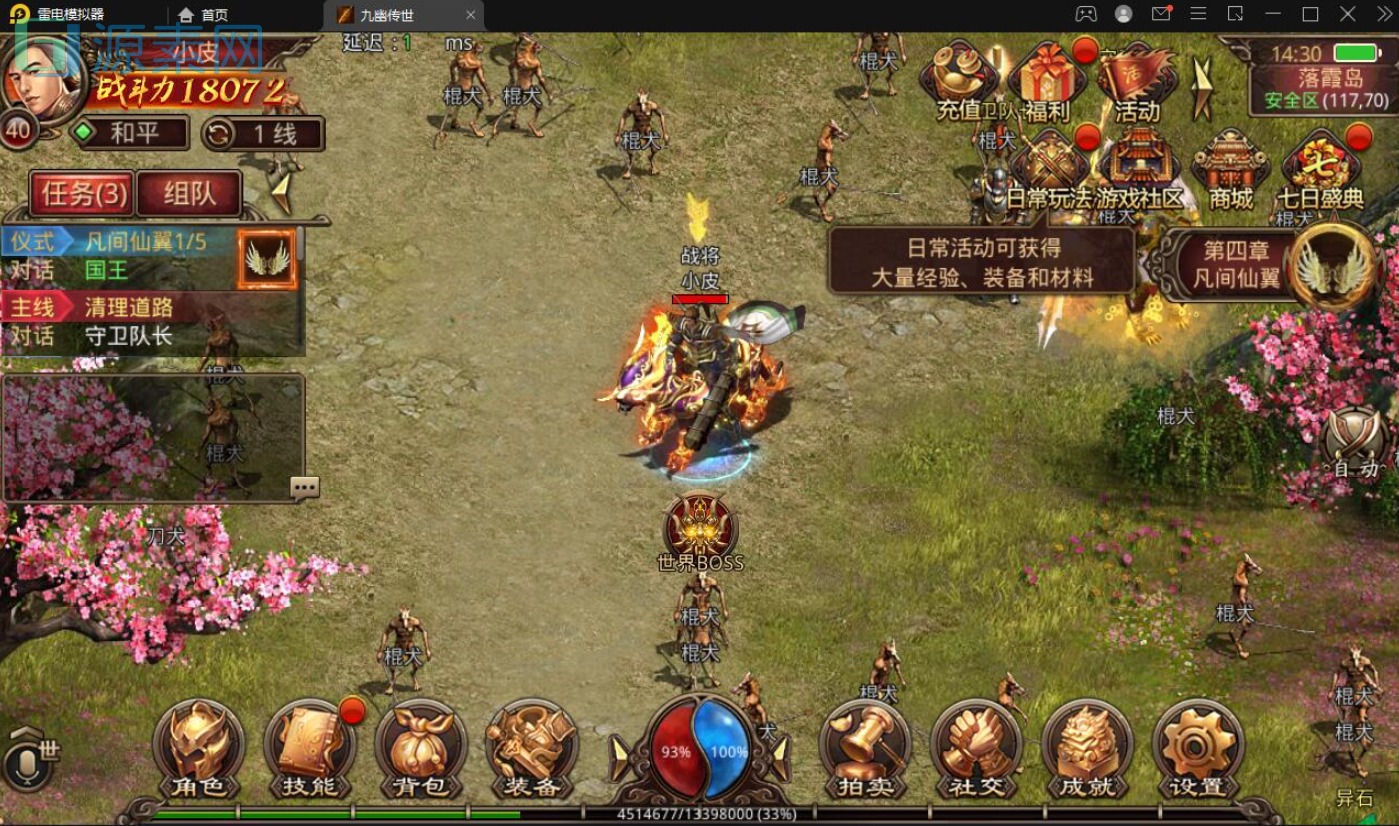1399x826 pixels.
Task: Toggle 自动 auto-combat mode
Action: pyautogui.click(x=1355, y=445)
